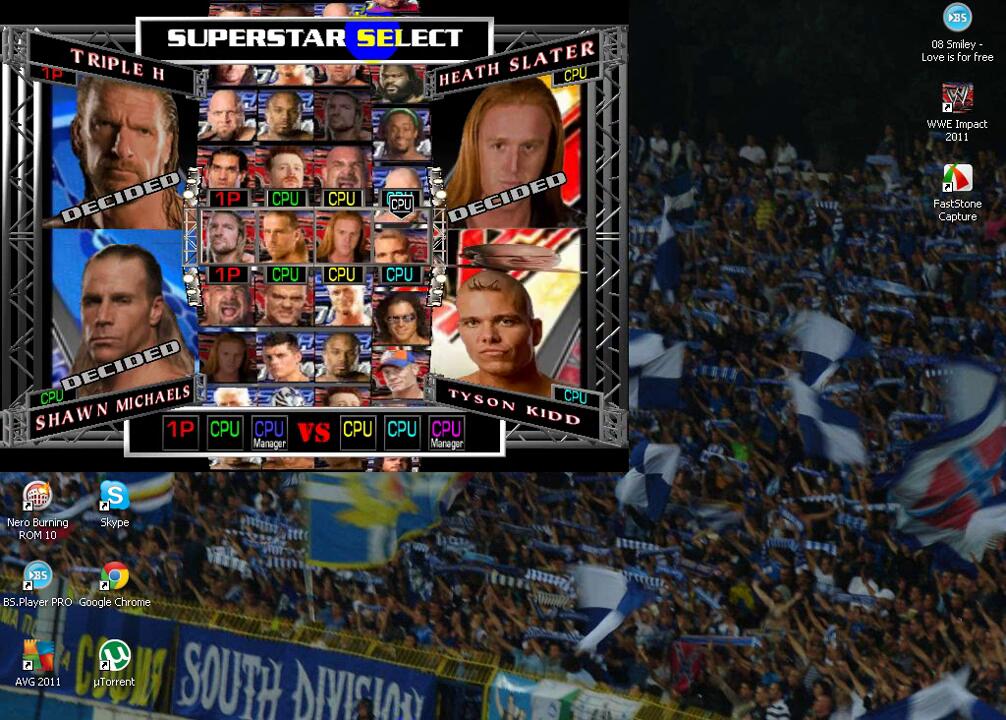Choose the magenta CPU Manager slot
This screenshot has width=1006, height=720.
click(446, 432)
